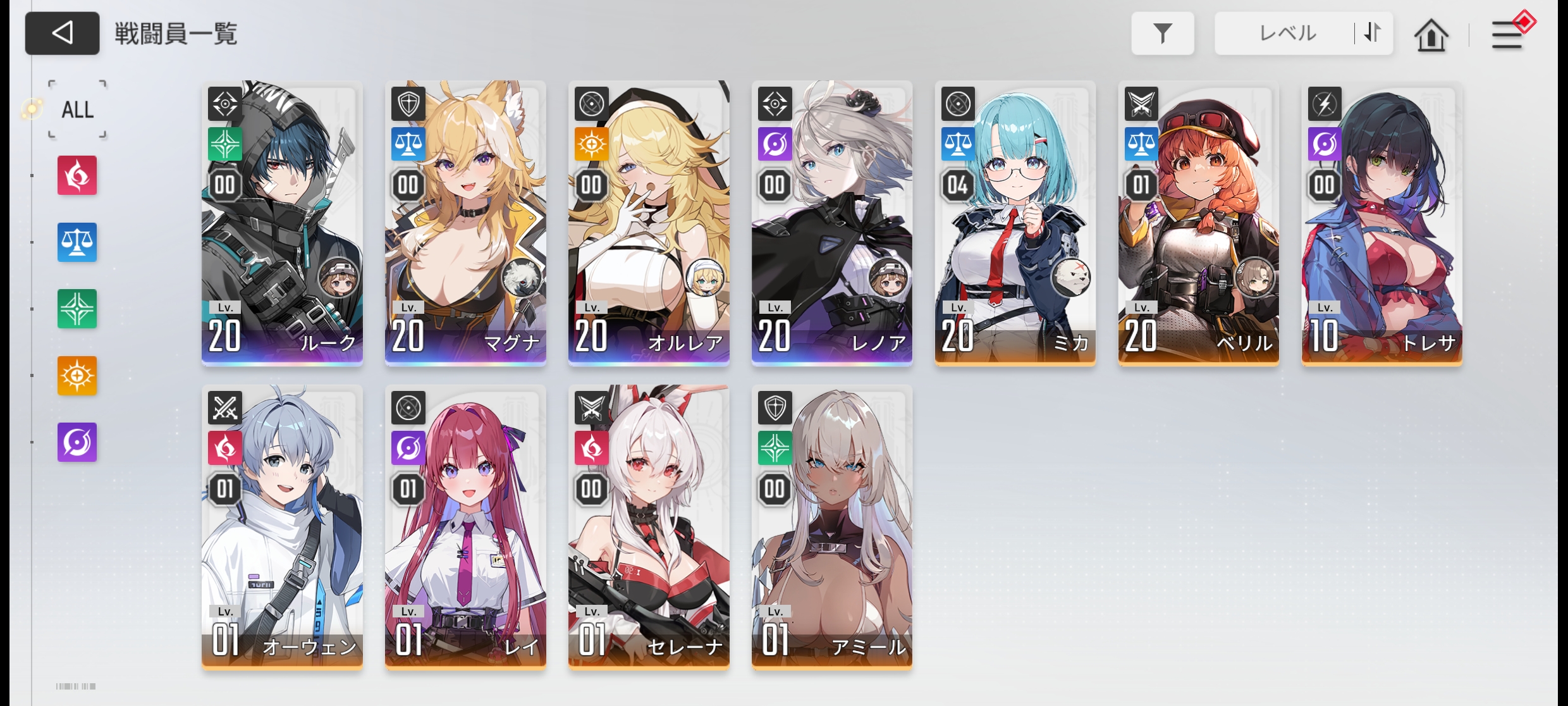Choose the マグナ character card

[465, 223]
